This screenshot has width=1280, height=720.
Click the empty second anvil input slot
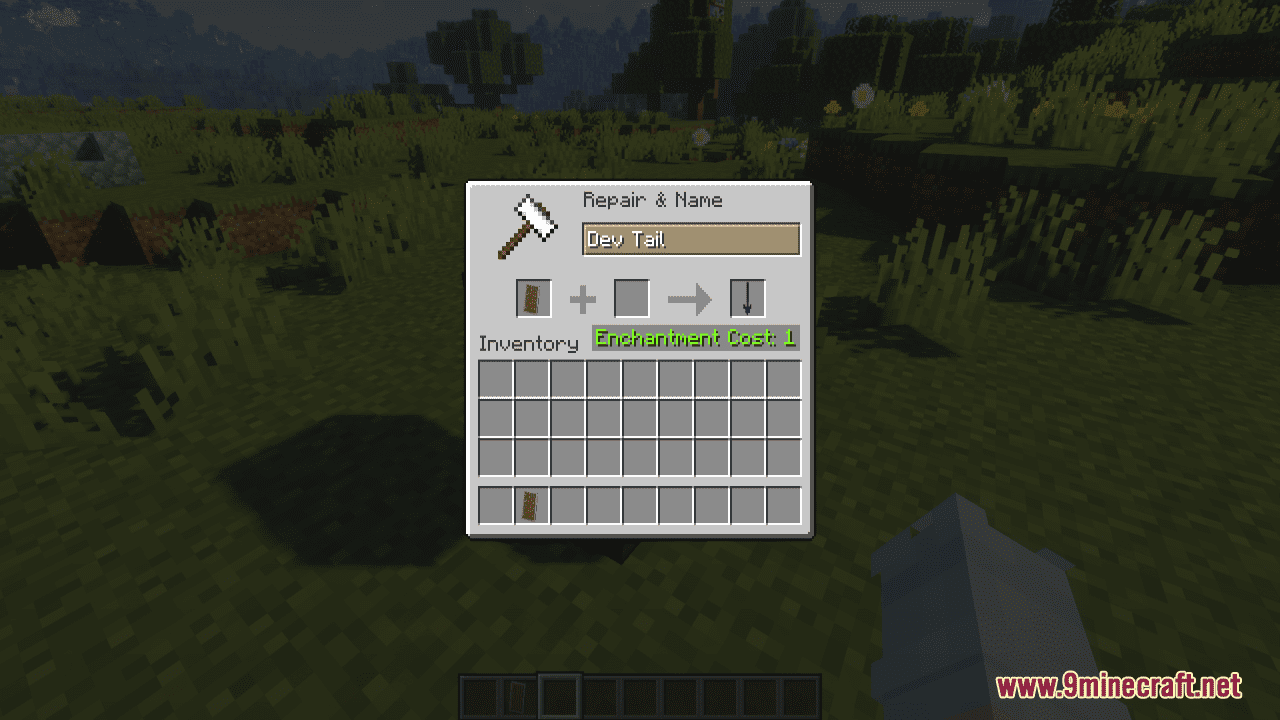coord(631,298)
